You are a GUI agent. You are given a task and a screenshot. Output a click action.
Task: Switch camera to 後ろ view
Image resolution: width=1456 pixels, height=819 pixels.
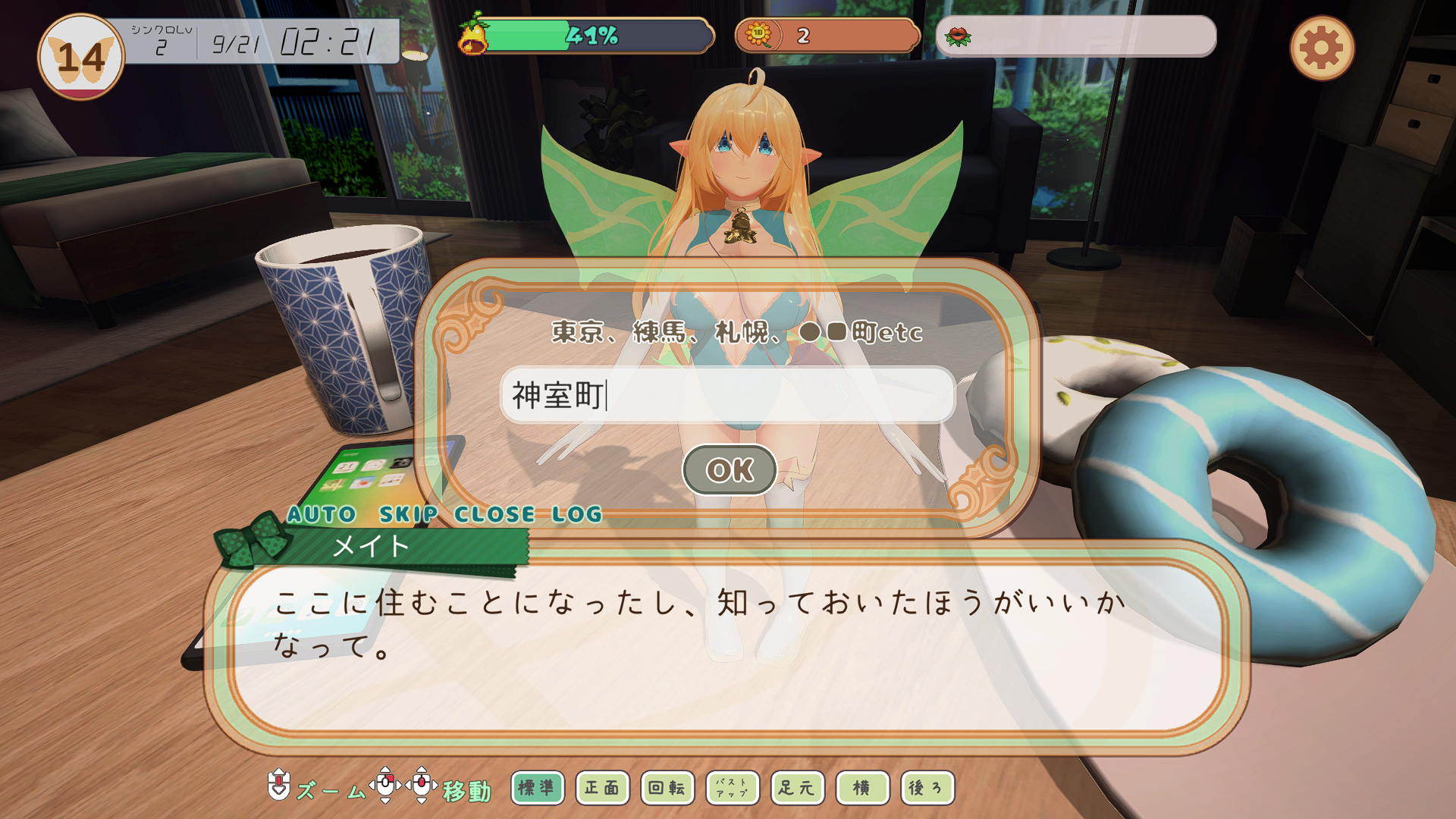pos(927,788)
